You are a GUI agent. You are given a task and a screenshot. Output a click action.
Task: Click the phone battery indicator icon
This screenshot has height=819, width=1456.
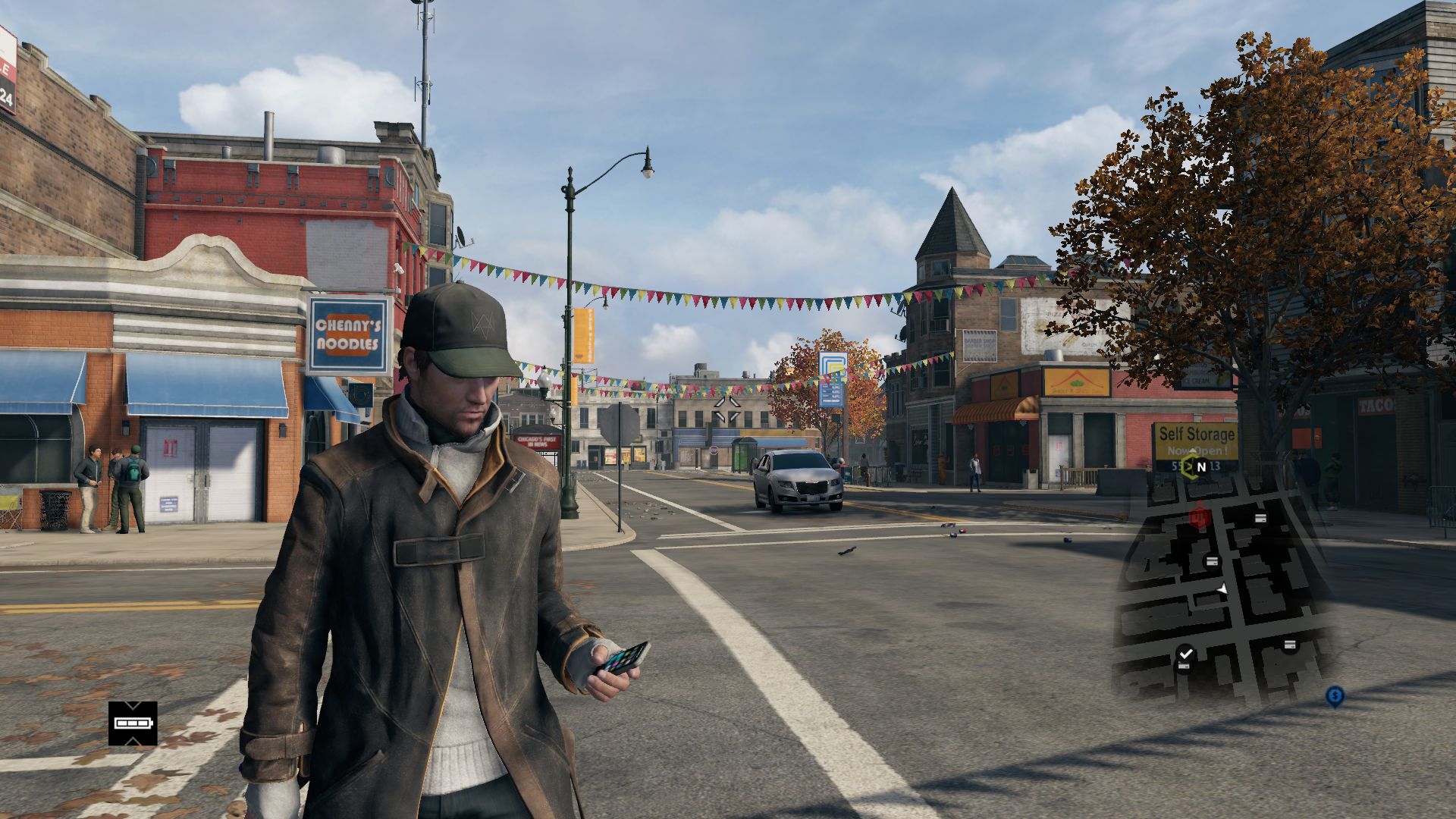[x=133, y=723]
